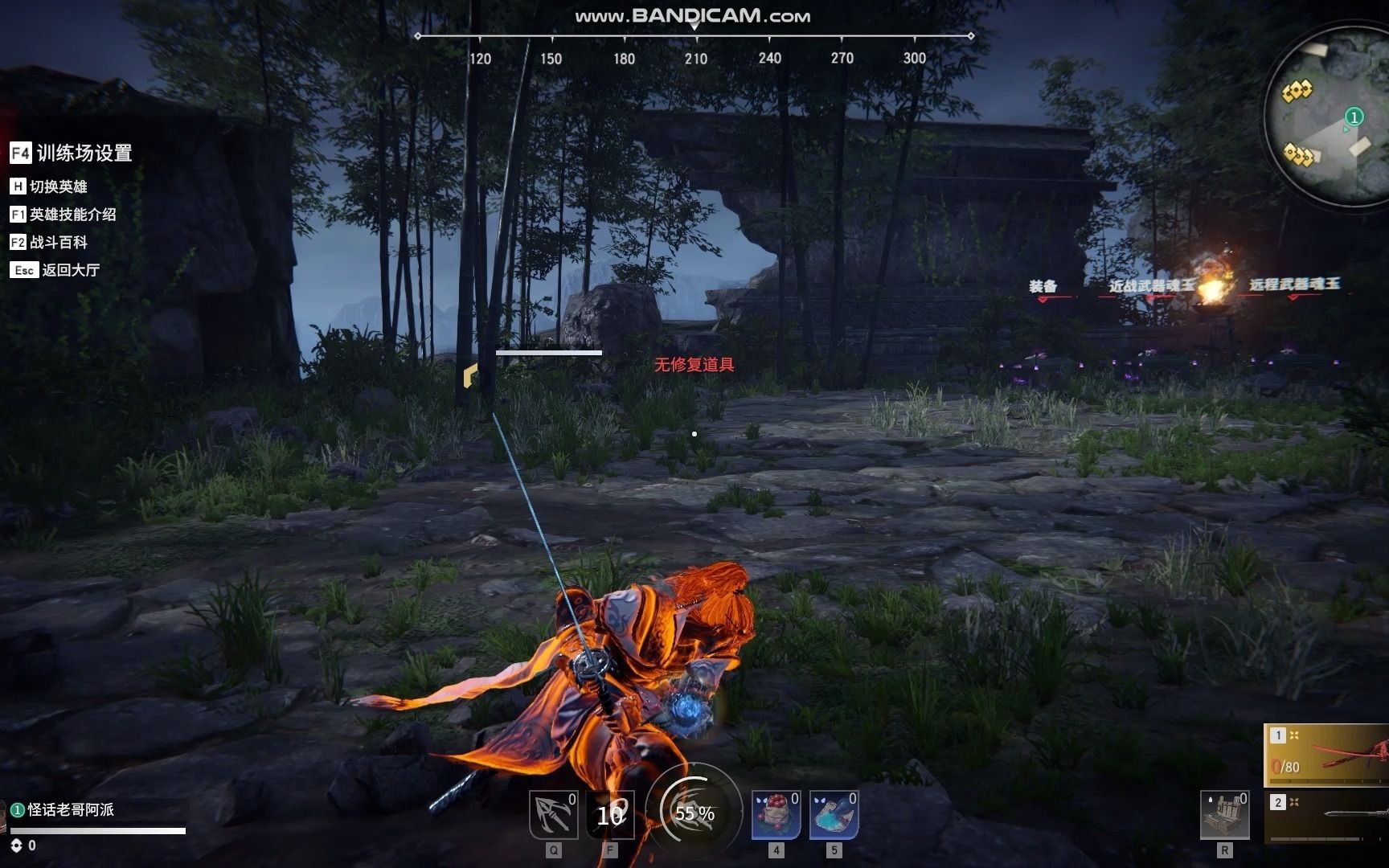The height and width of the screenshot is (868, 1389).
Task: Trigger the ultimate ability at 55%
Action: click(694, 813)
